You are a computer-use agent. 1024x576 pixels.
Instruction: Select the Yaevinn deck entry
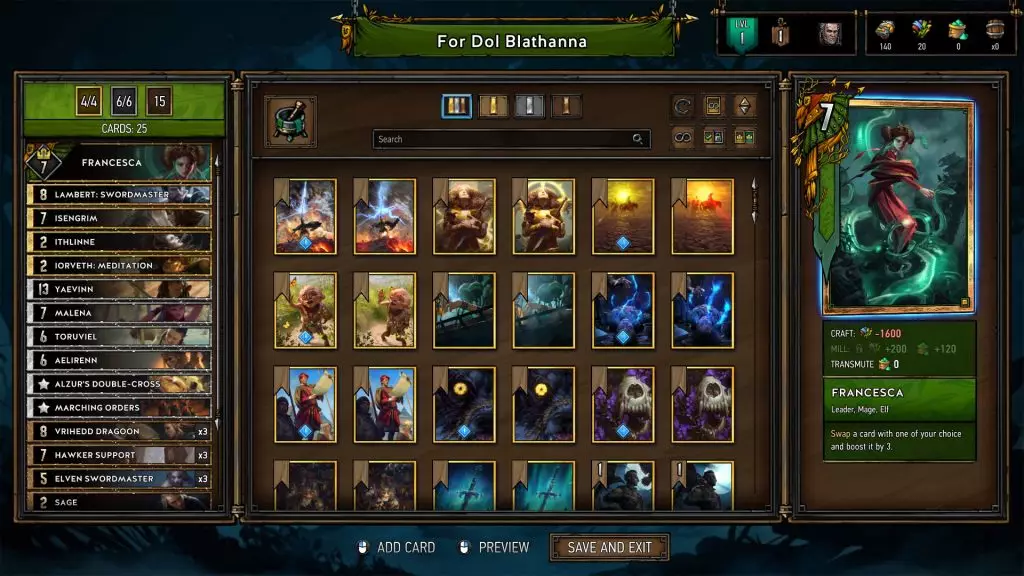click(x=120, y=289)
